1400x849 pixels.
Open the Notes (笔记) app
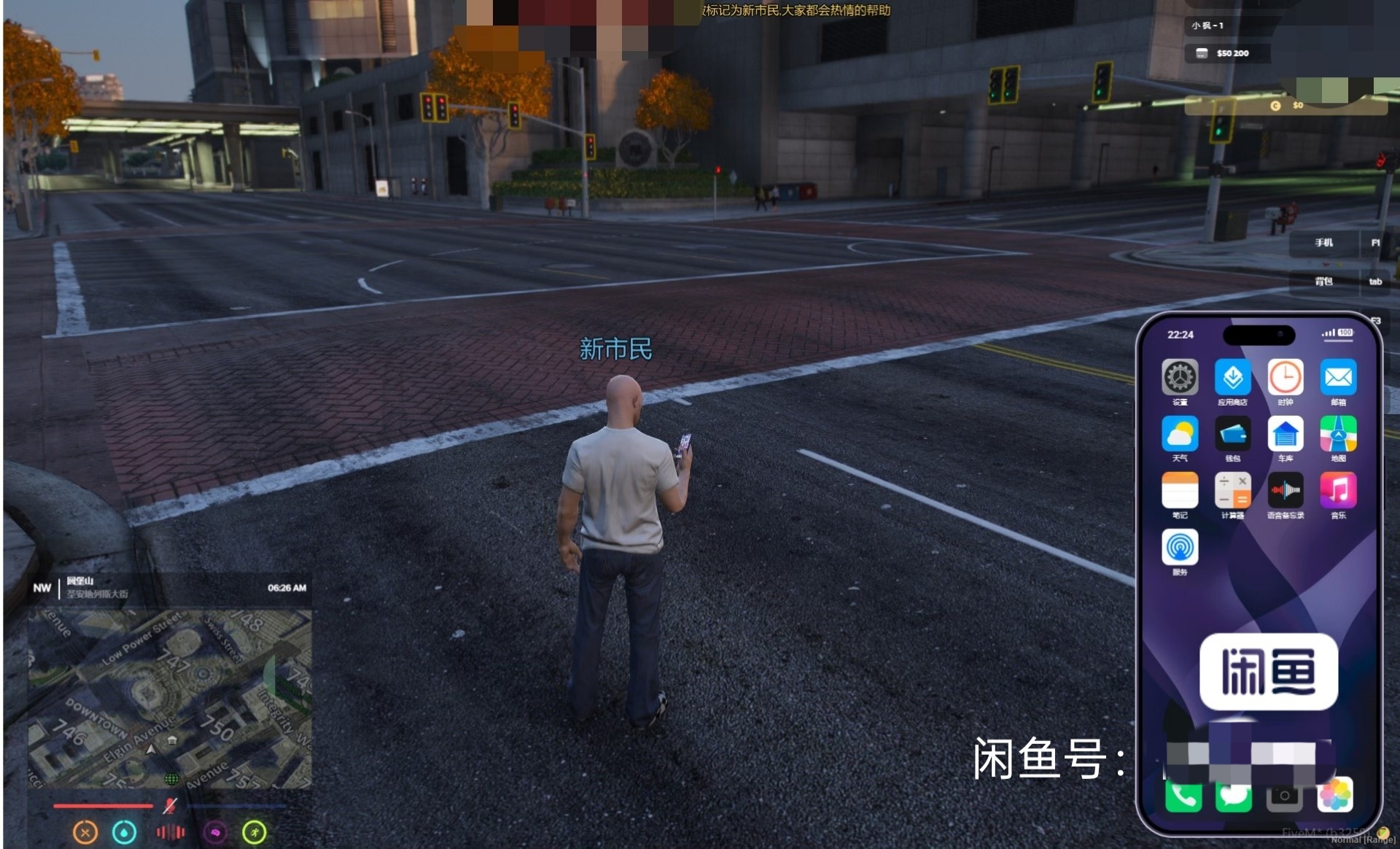point(1179,491)
